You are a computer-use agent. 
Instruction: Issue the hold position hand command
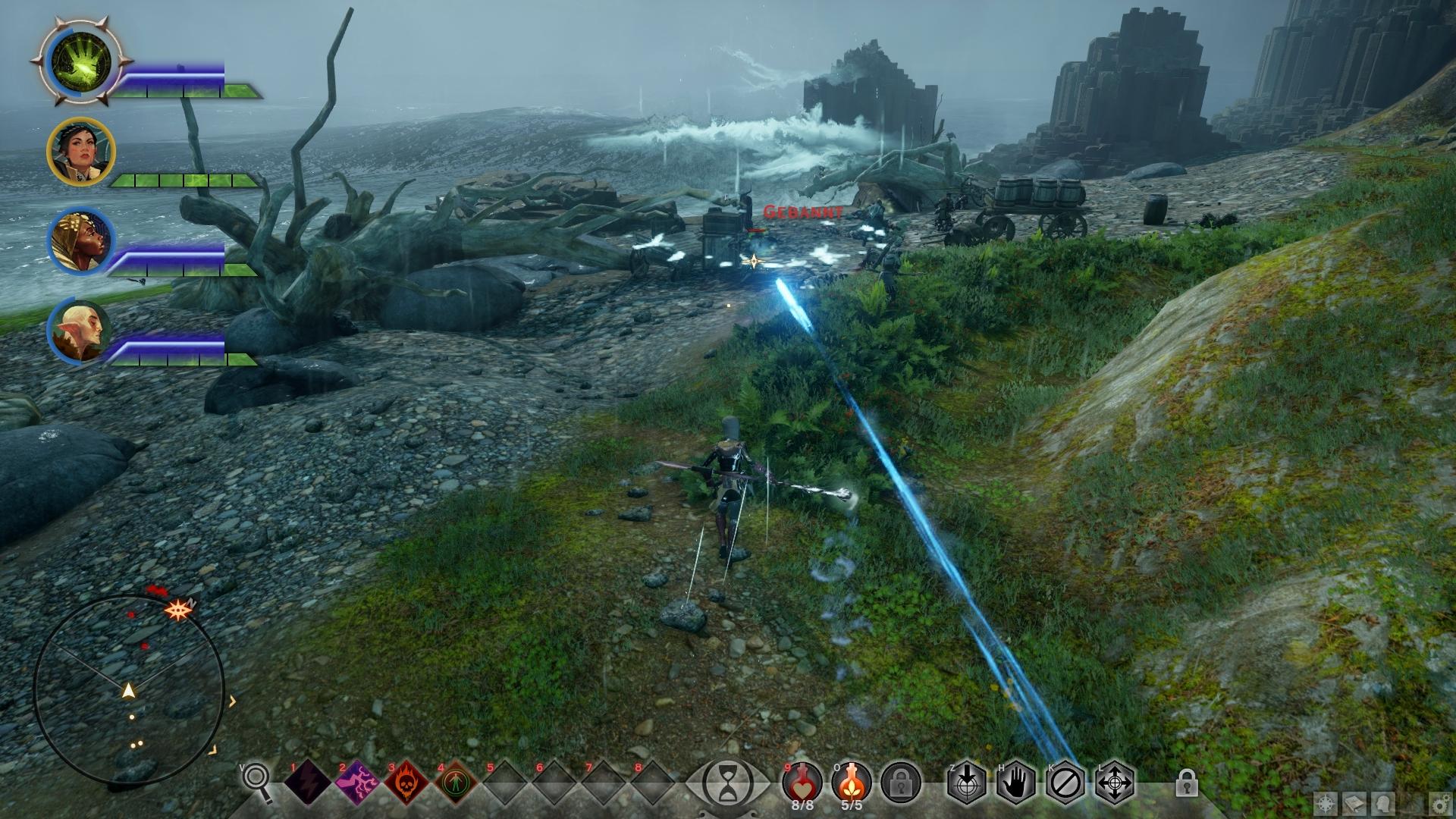(1015, 783)
